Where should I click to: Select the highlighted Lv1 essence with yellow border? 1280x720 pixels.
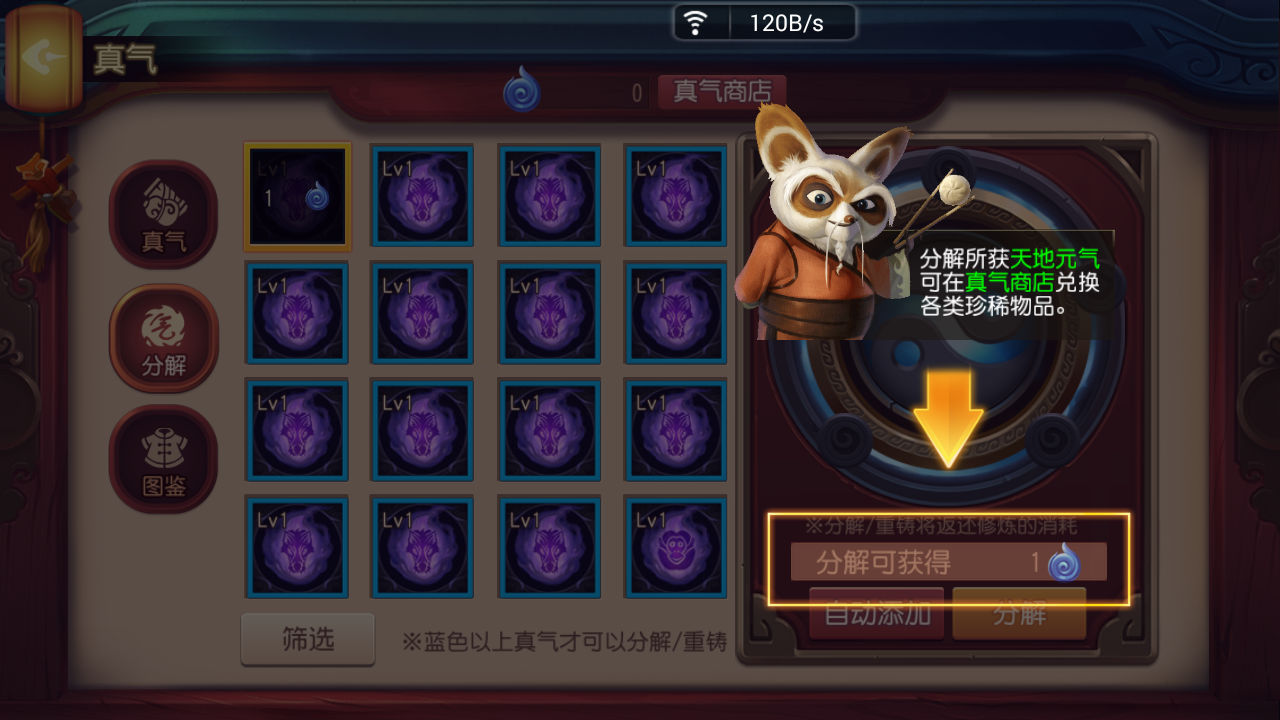tap(296, 196)
